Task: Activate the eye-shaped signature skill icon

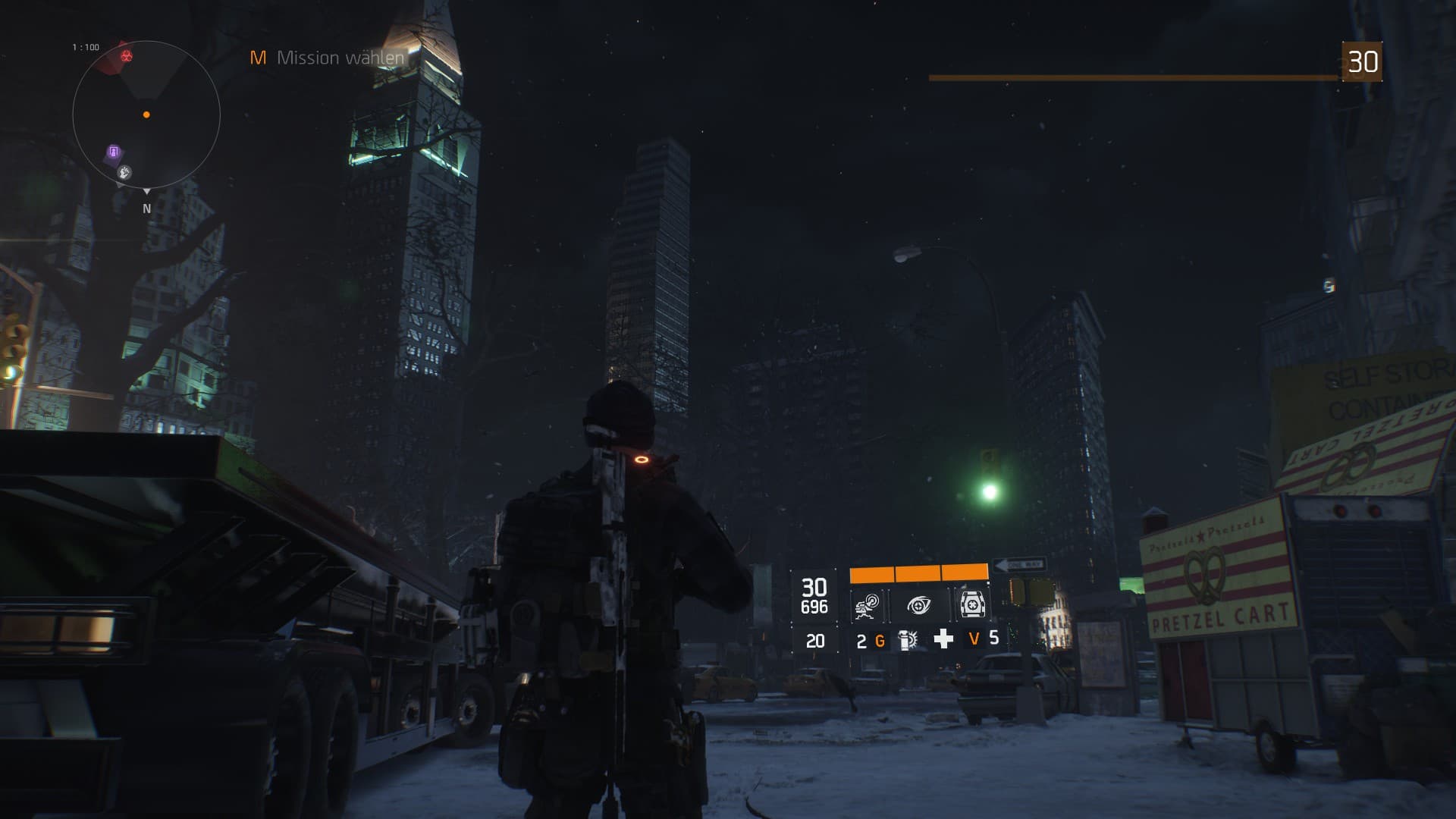Action: pos(919,605)
